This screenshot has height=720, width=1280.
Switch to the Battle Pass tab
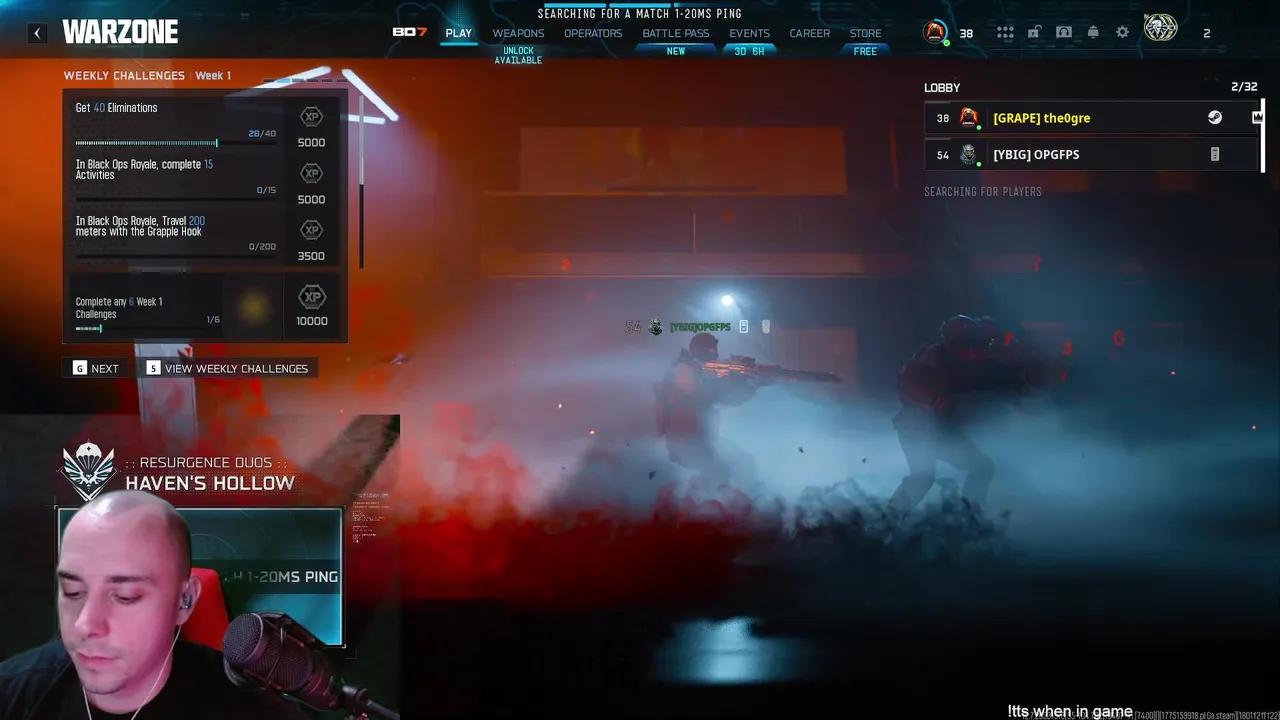pos(675,33)
